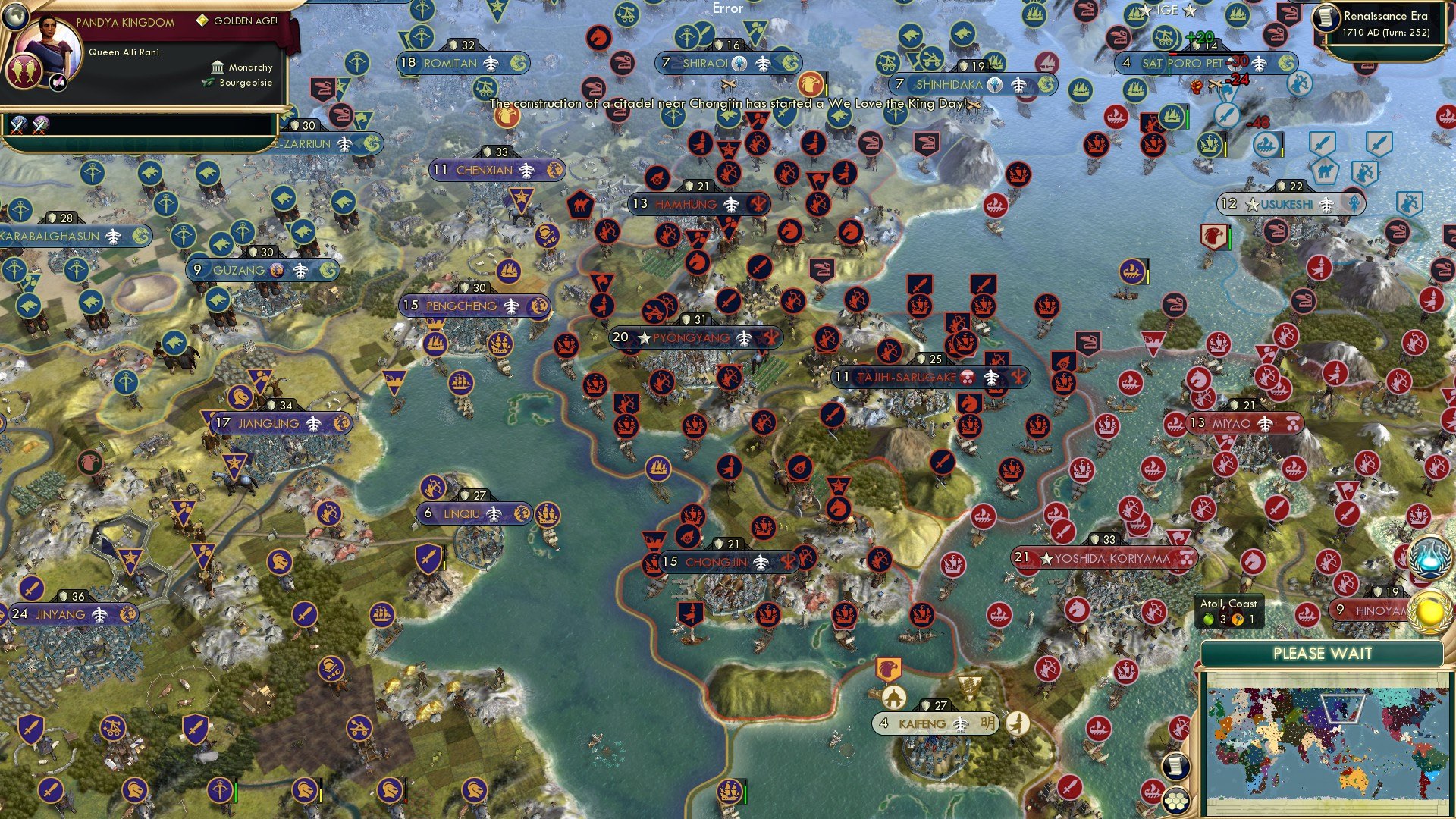The width and height of the screenshot is (1456, 819).
Task: Select the blue sword unit icon near Sat Poro Pet
Action: coord(1226,114)
